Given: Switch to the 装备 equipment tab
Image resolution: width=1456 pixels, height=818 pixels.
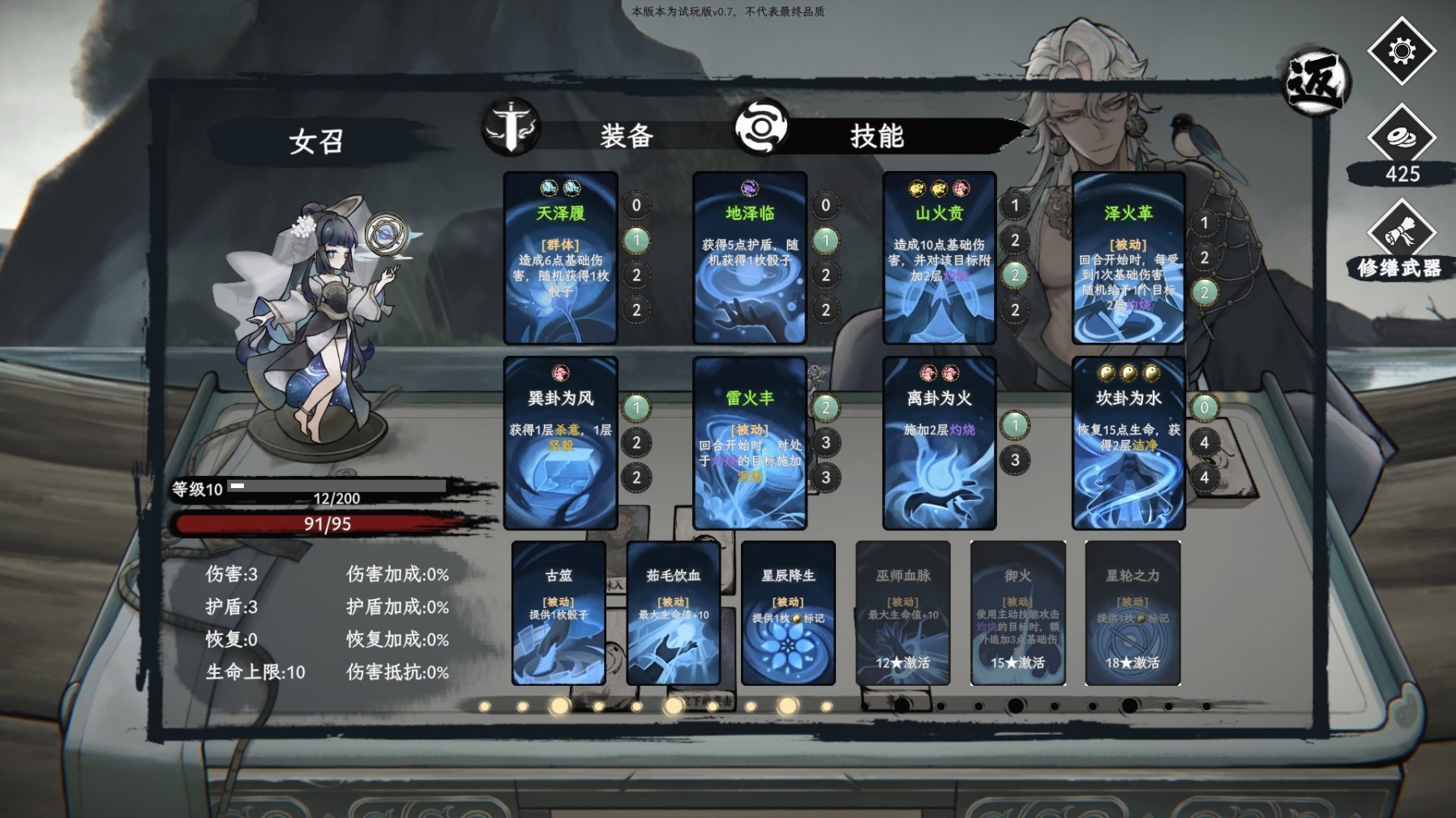Looking at the screenshot, I should point(625,135).
